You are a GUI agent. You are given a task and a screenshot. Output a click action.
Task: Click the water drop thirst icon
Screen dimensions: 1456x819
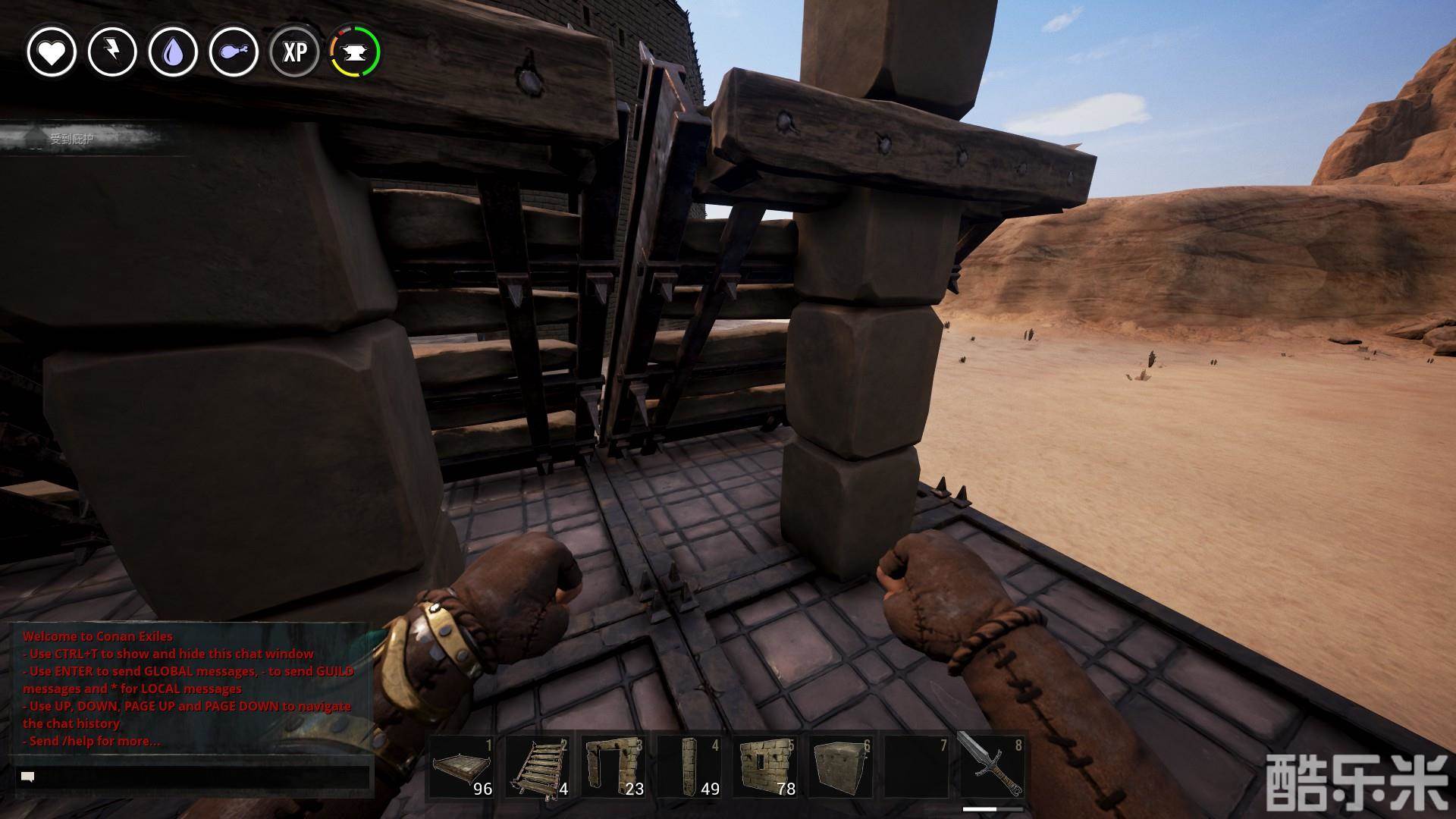[x=173, y=52]
